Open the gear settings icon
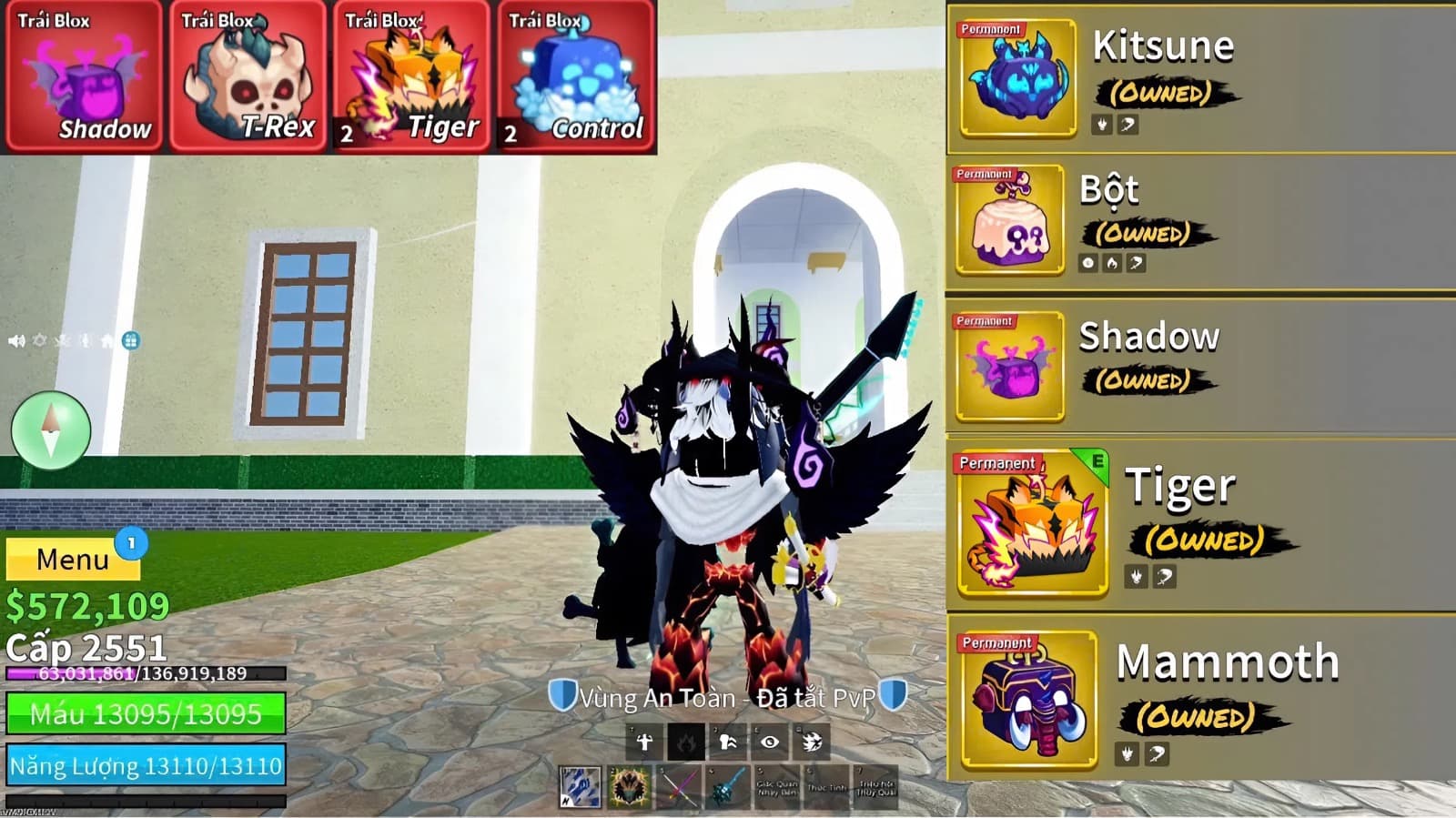 [39, 341]
